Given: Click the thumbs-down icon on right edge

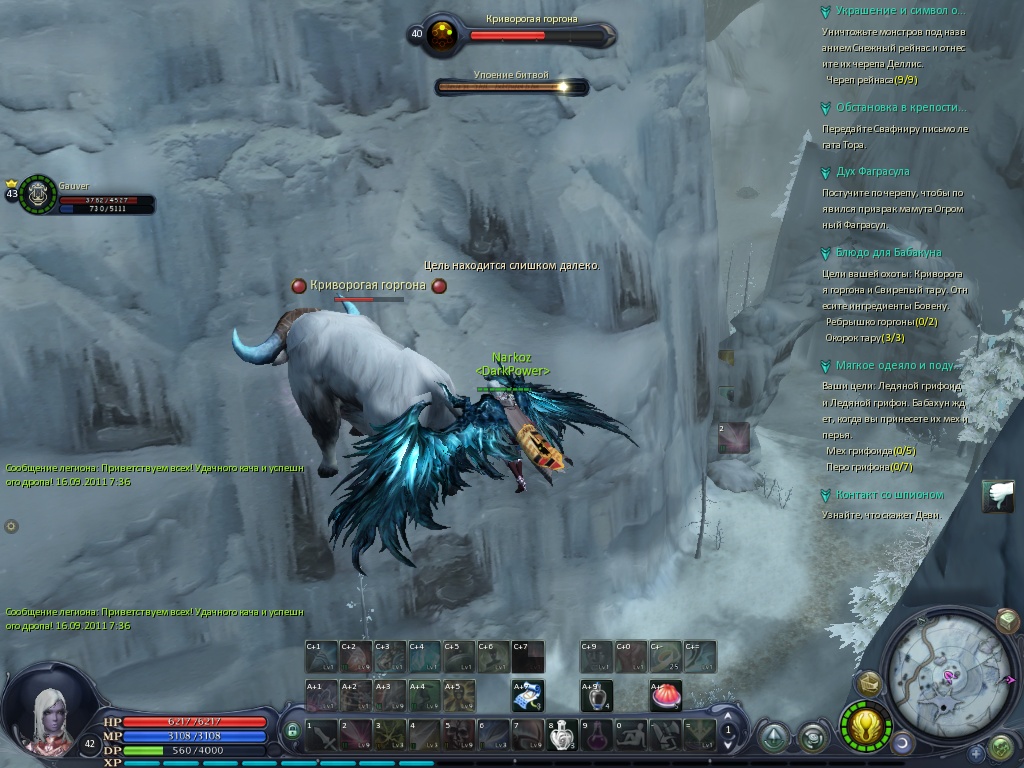Looking at the screenshot, I should pos(997,496).
